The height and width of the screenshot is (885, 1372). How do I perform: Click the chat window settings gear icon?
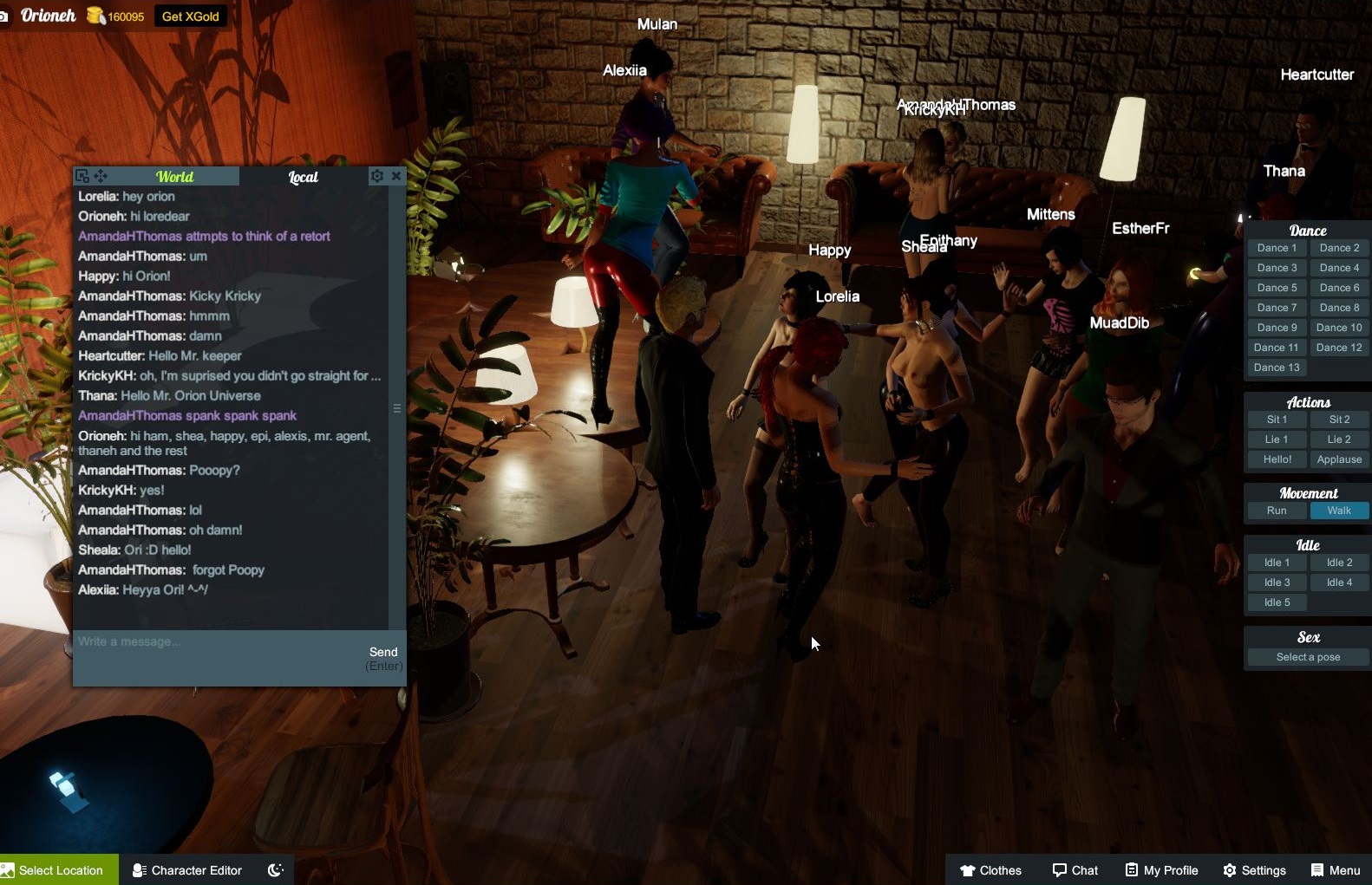(x=376, y=175)
